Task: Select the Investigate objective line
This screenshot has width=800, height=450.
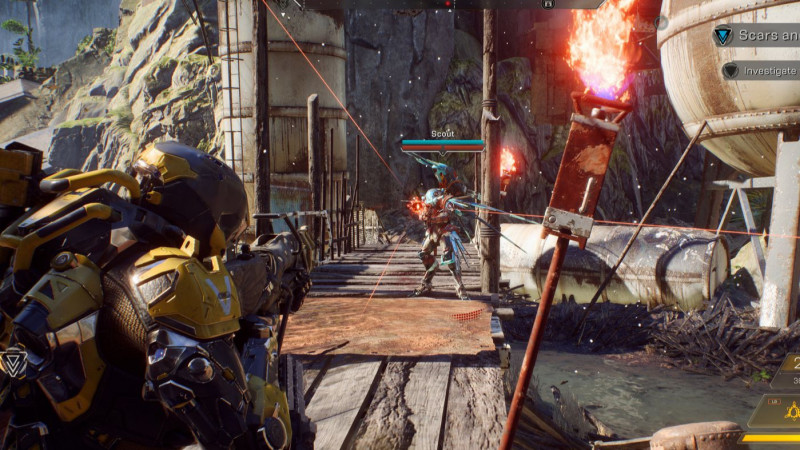Action: click(768, 70)
